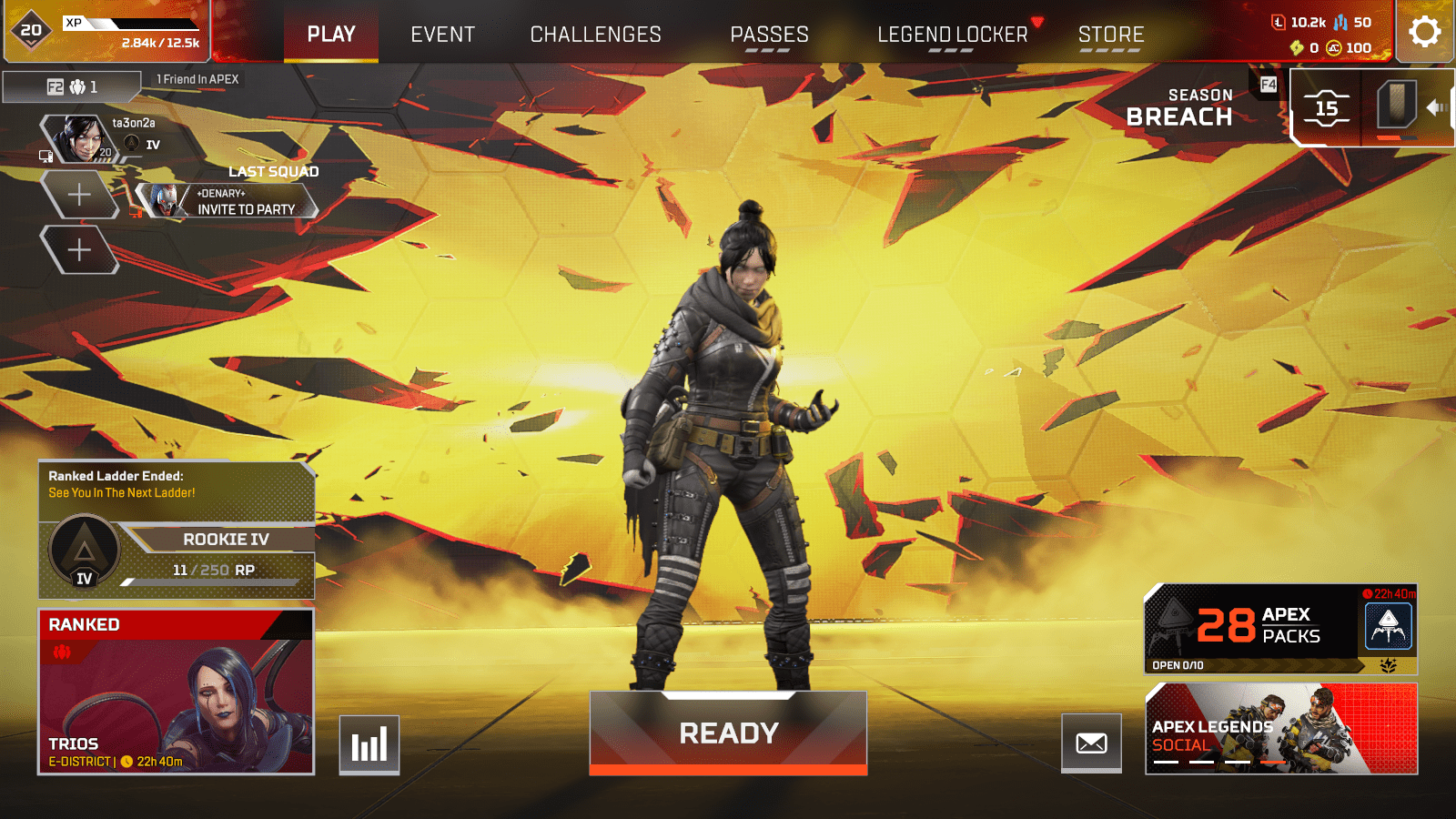The height and width of the screenshot is (819, 1456).
Task: Select the Store tab
Action: (1111, 35)
